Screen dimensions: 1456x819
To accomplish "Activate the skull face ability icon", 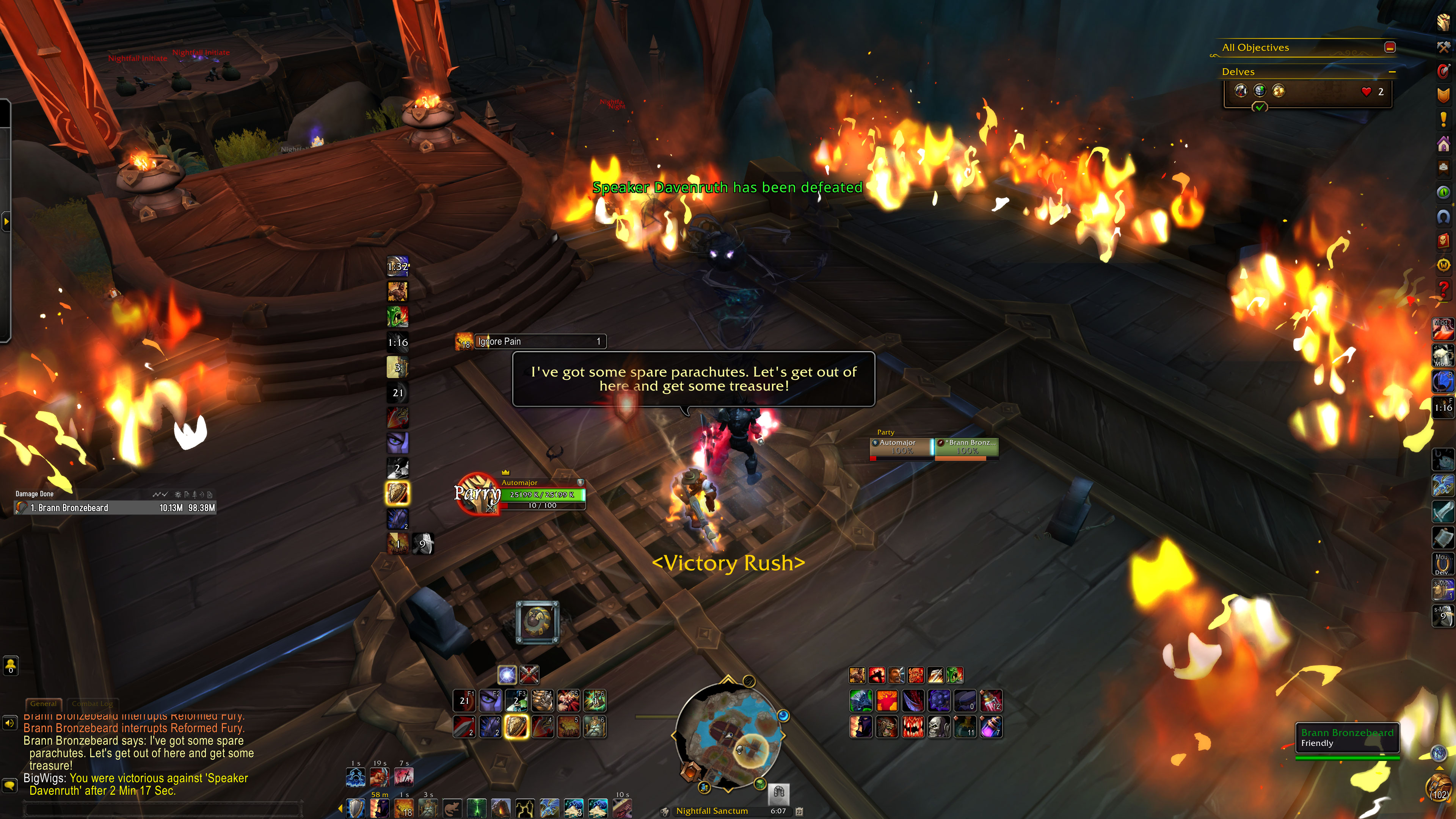I will click(939, 727).
